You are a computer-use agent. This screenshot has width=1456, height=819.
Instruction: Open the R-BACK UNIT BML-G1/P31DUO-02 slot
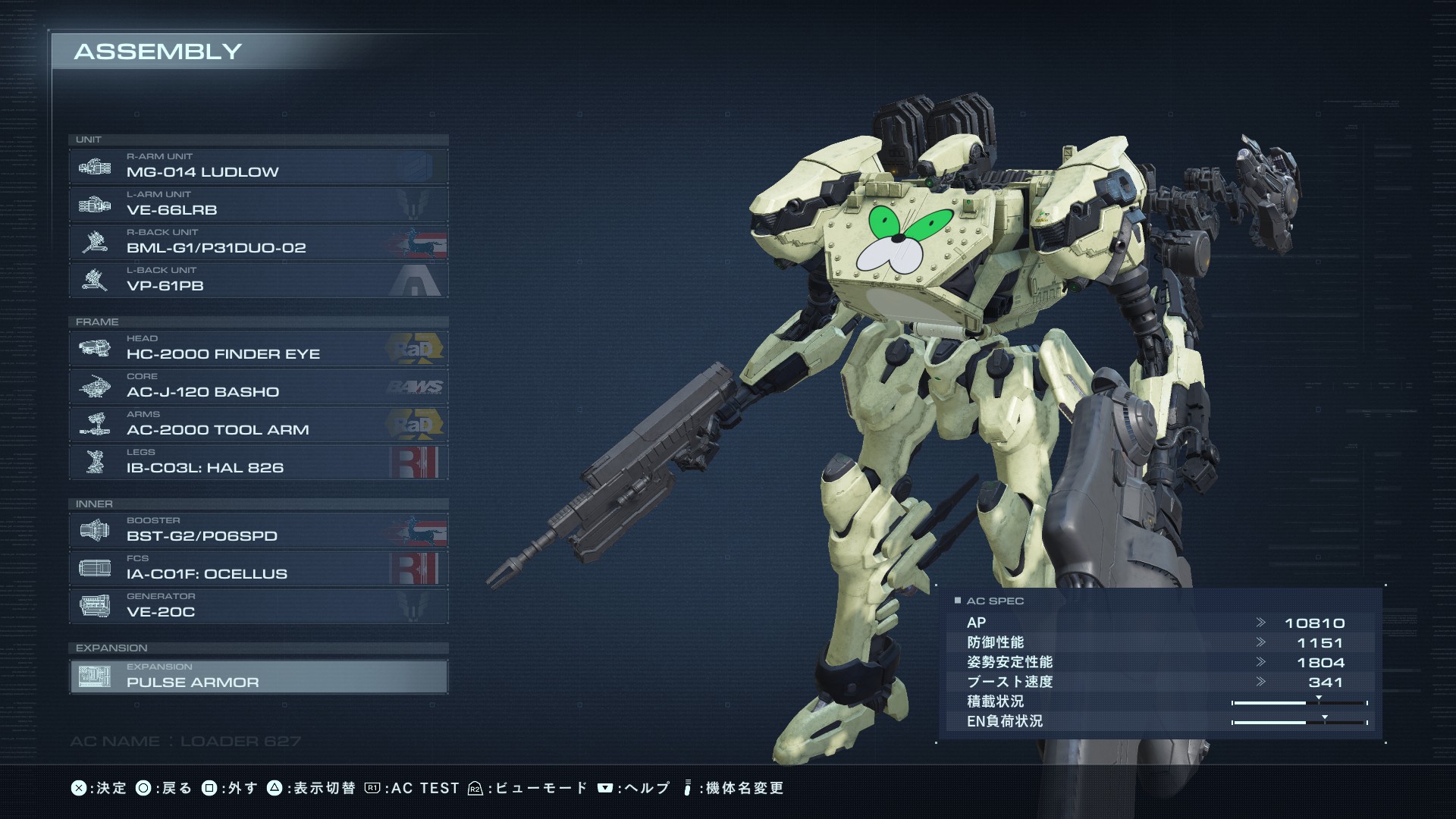pos(258,243)
